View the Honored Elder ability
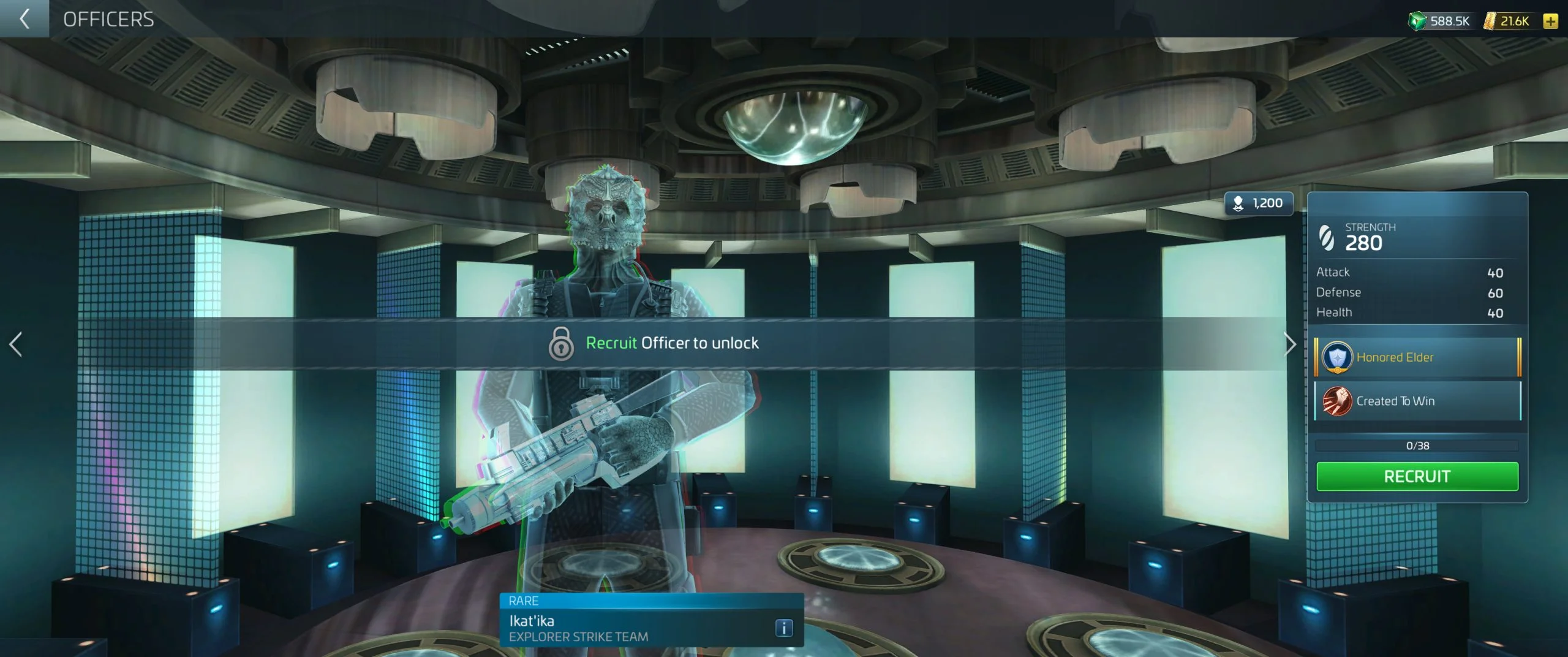This screenshot has width=1568, height=657. coord(1417,357)
